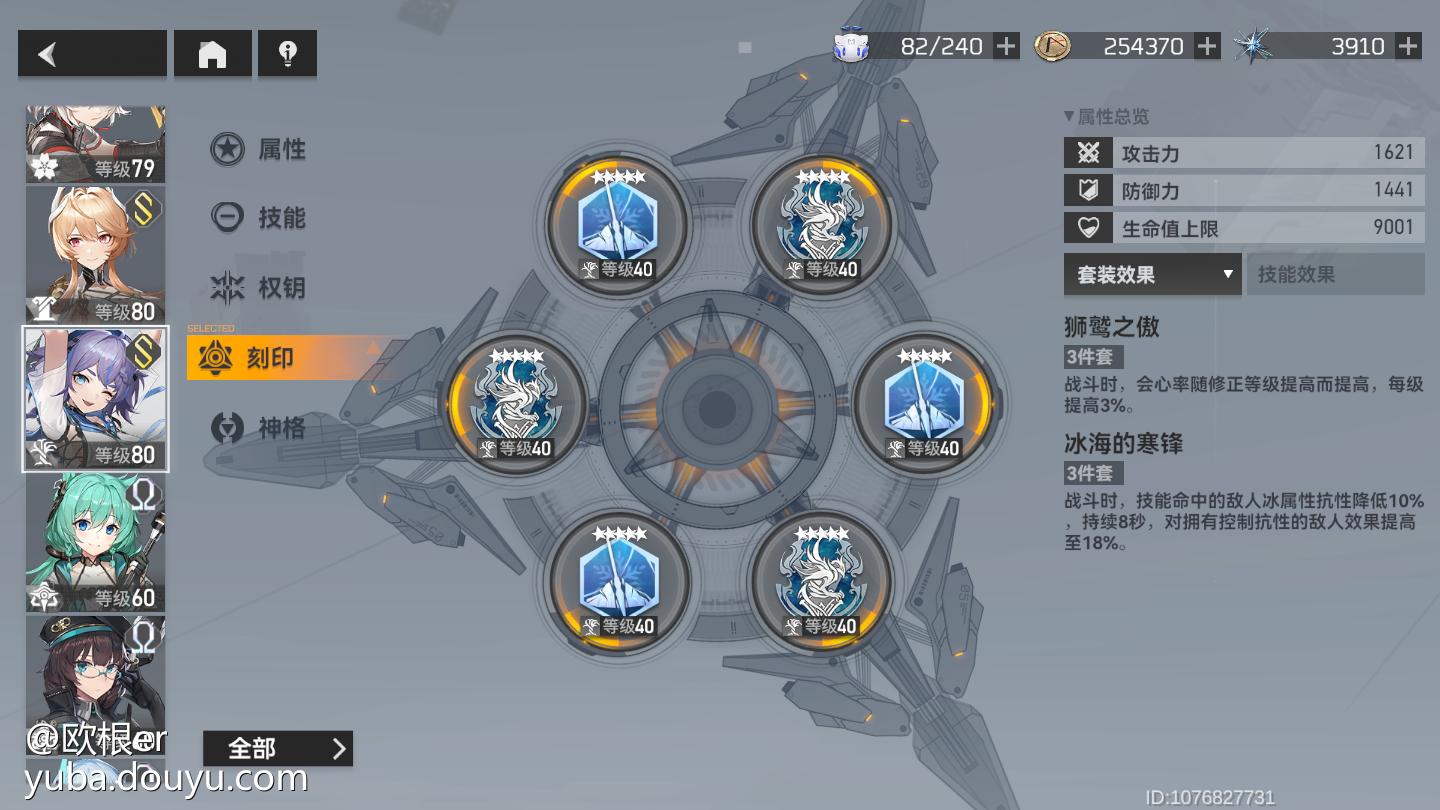Screen dimensions: 1440x810
Task: Add more stamina with the plus button
Action: (1006, 46)
